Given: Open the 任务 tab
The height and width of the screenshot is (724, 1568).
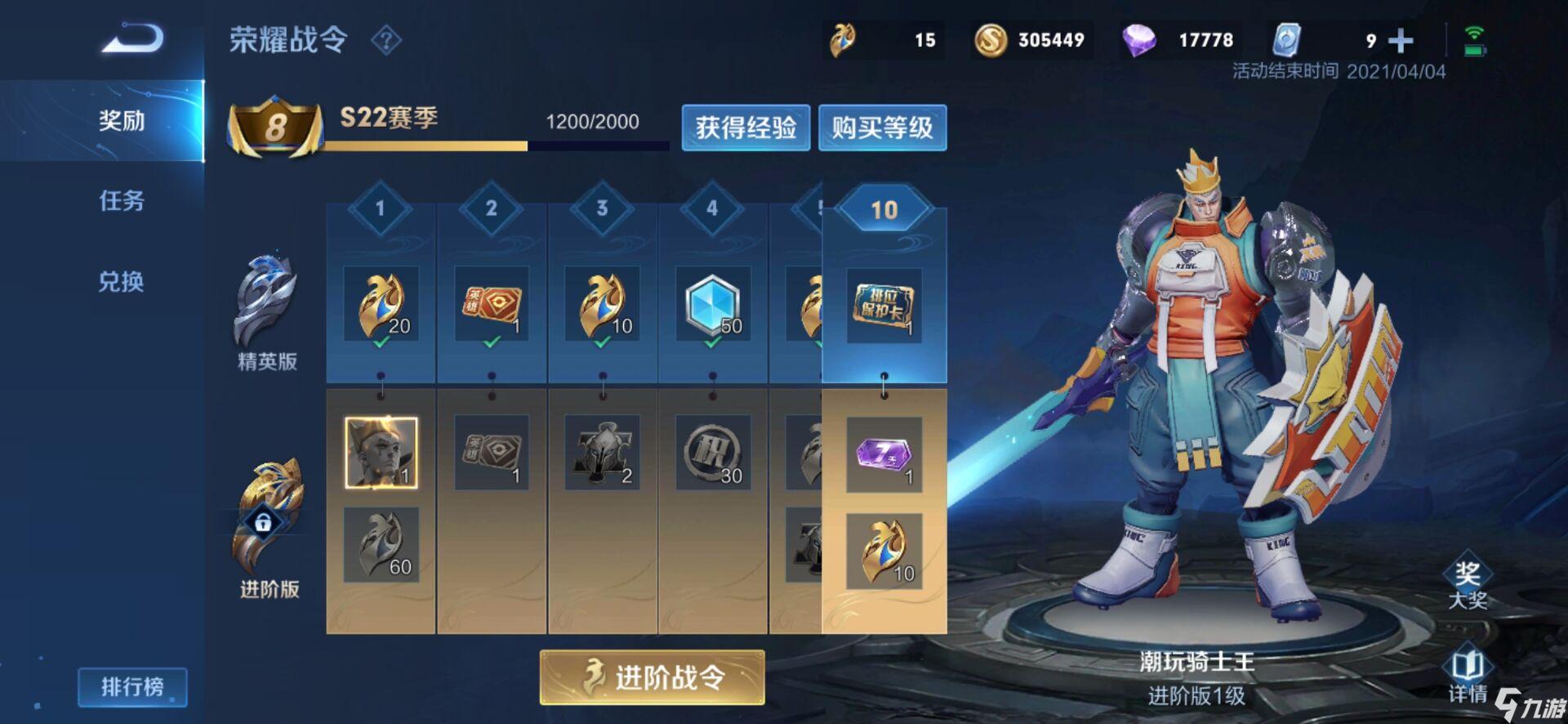Looking at the screenshot, I should 122,201.
